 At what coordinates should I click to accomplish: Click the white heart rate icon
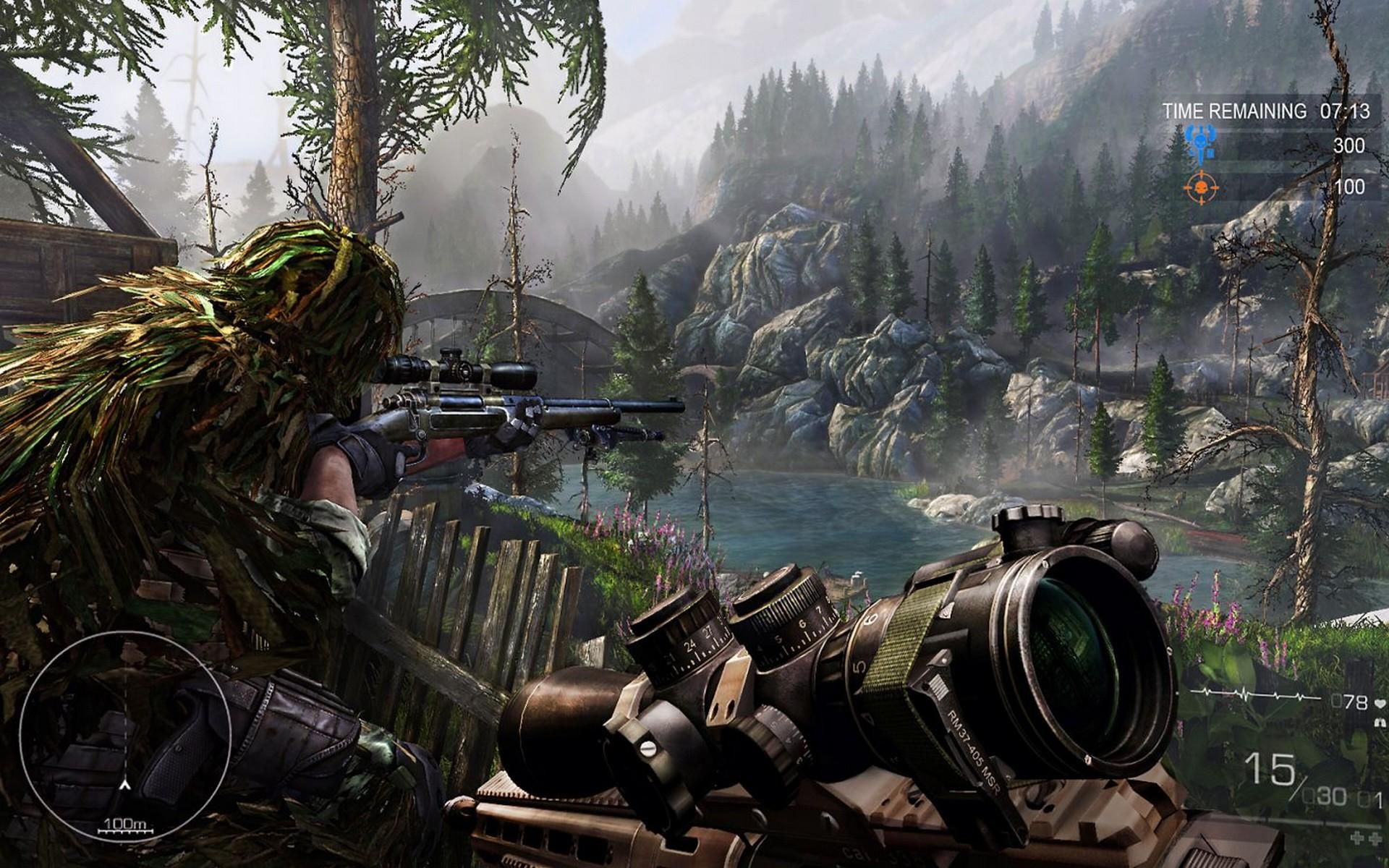click(1380, 702)
